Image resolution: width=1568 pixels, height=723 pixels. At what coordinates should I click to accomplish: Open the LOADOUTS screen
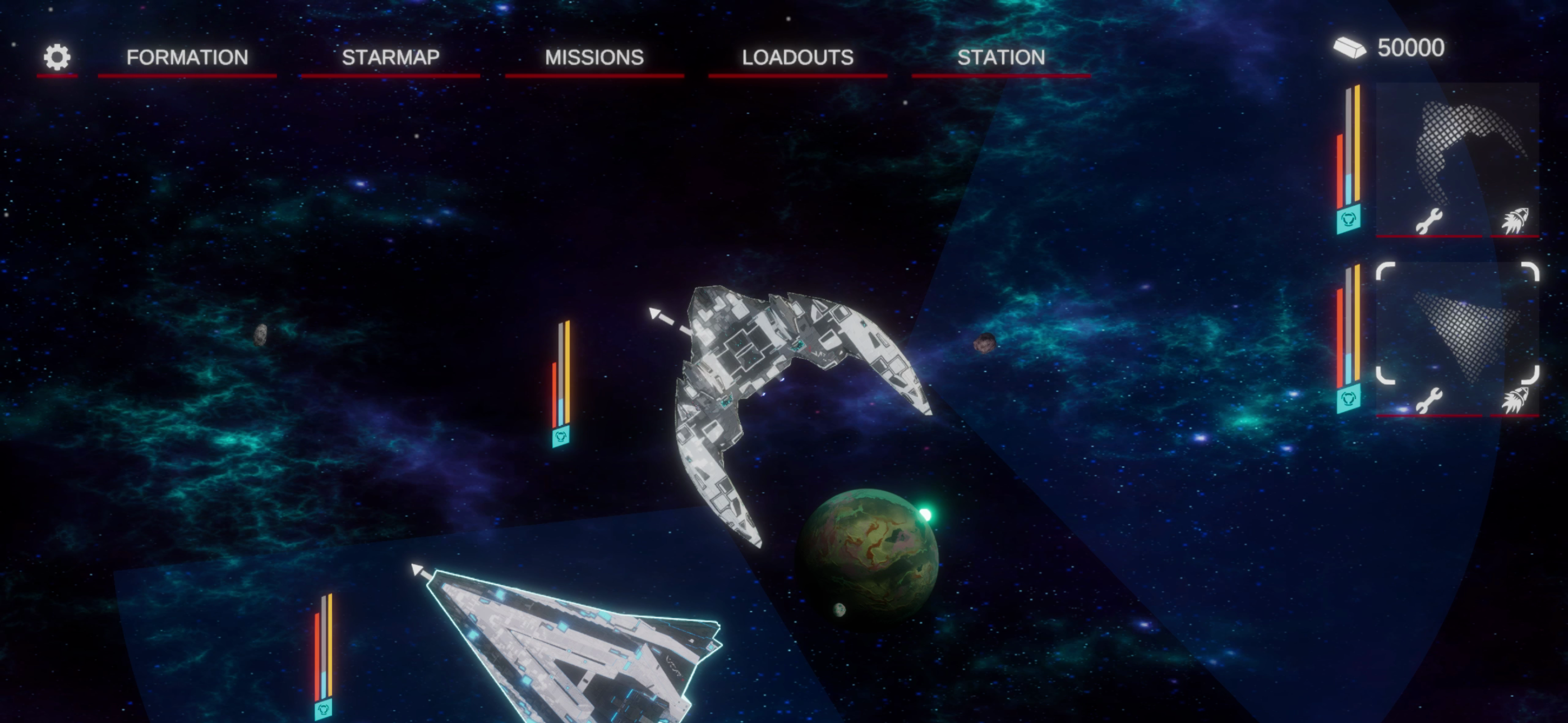(797, 57)
